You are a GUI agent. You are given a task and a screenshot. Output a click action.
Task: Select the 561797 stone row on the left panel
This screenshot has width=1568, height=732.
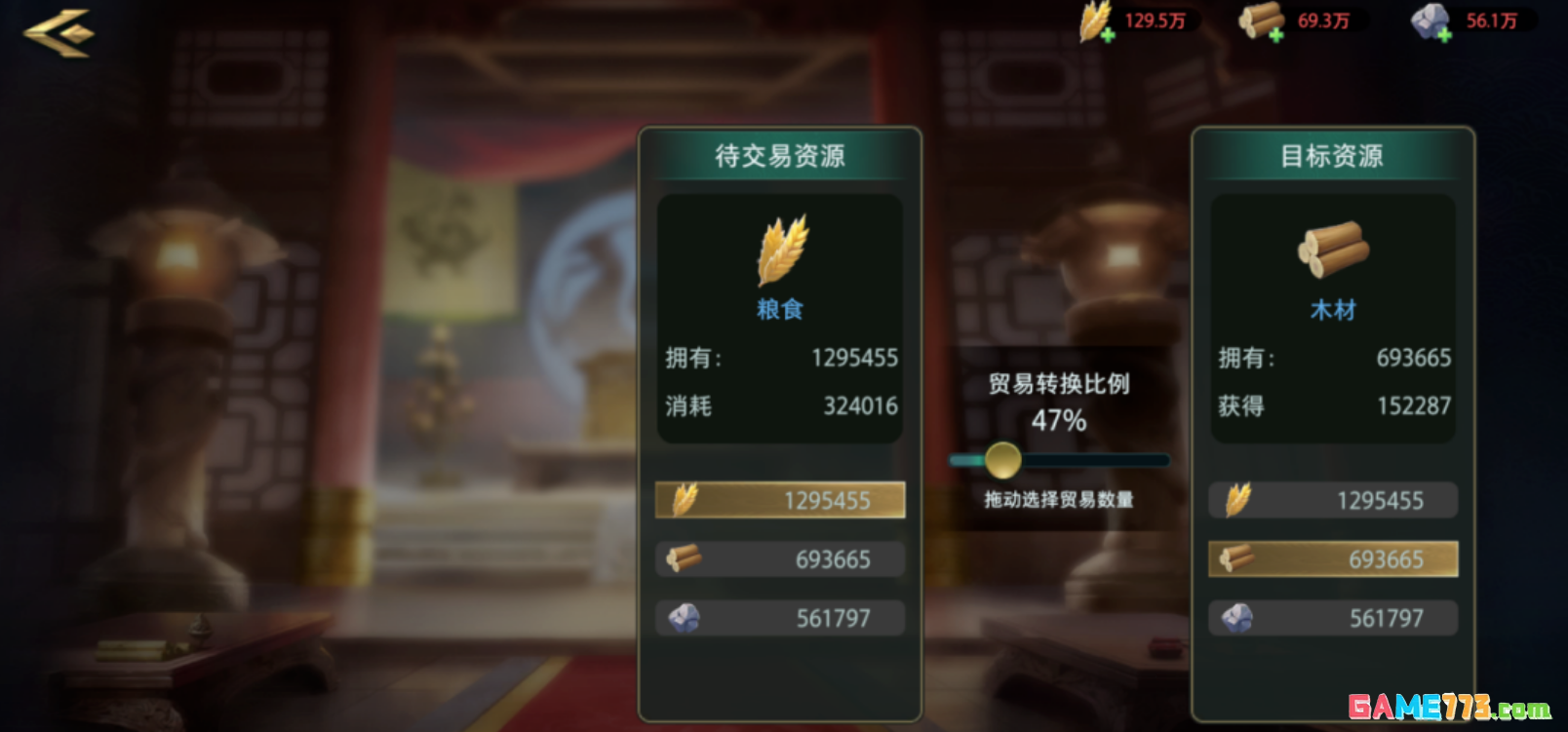pyautogui.click(x=780, y=617)
